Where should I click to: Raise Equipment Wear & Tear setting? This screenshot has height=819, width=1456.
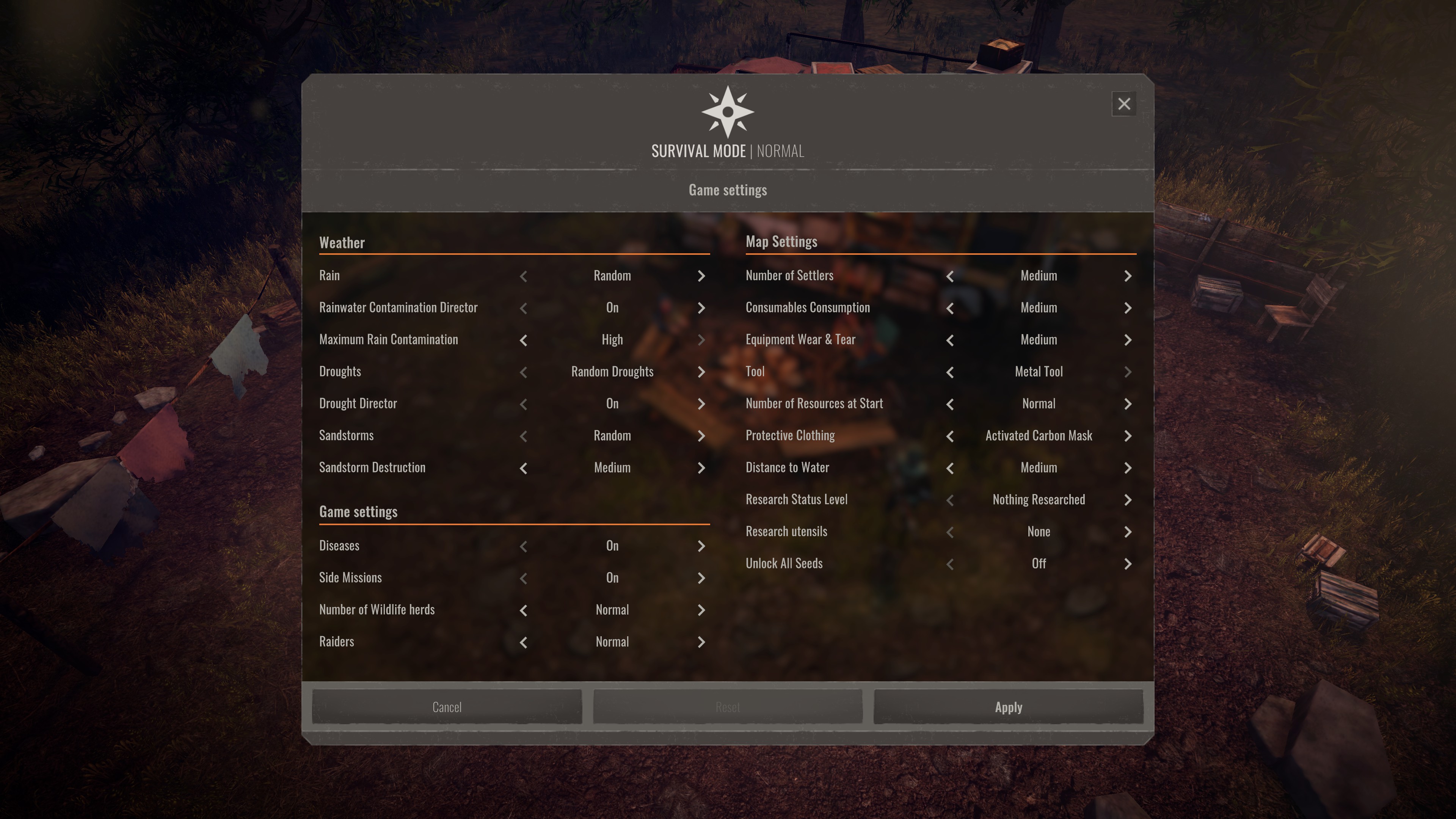point(1128,340)
